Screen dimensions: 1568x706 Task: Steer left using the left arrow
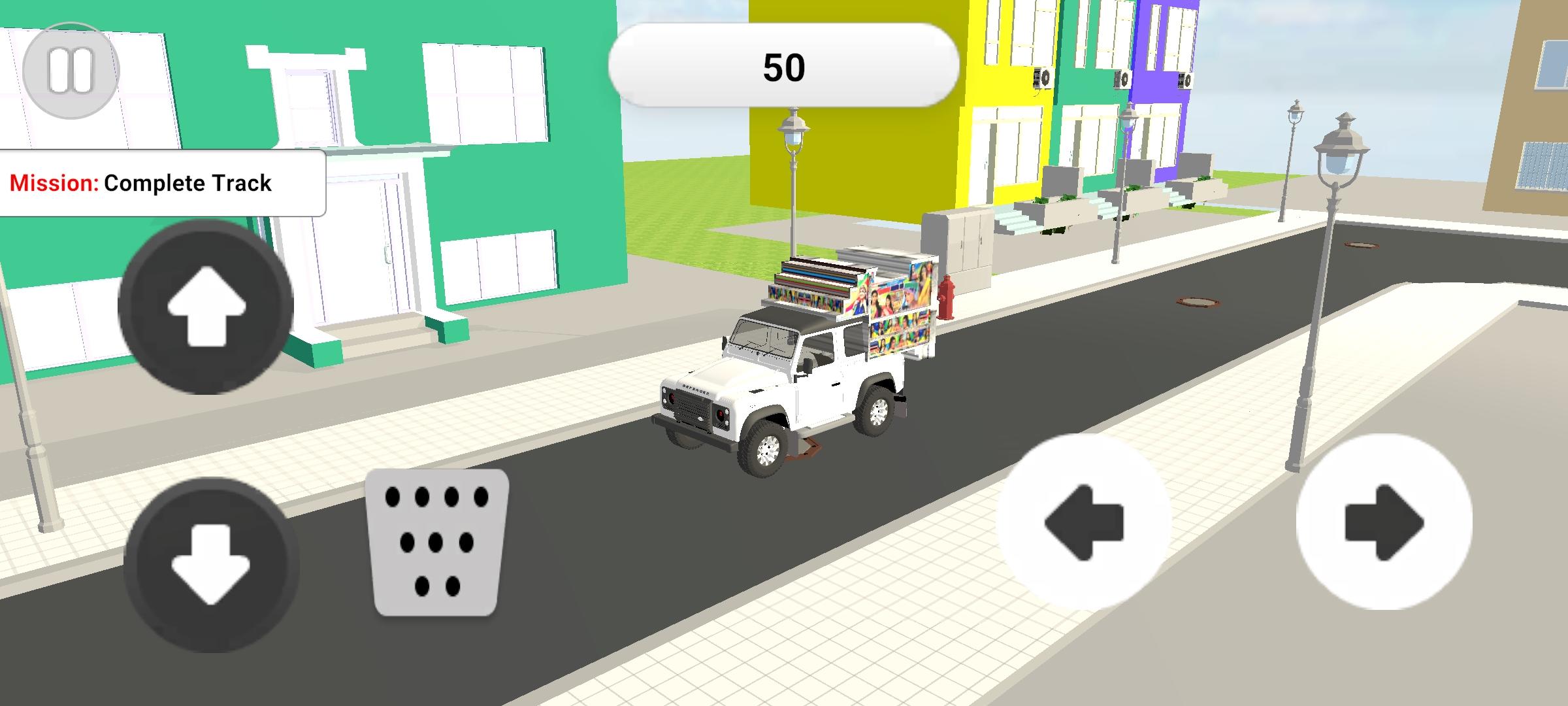click(1085, 523)
